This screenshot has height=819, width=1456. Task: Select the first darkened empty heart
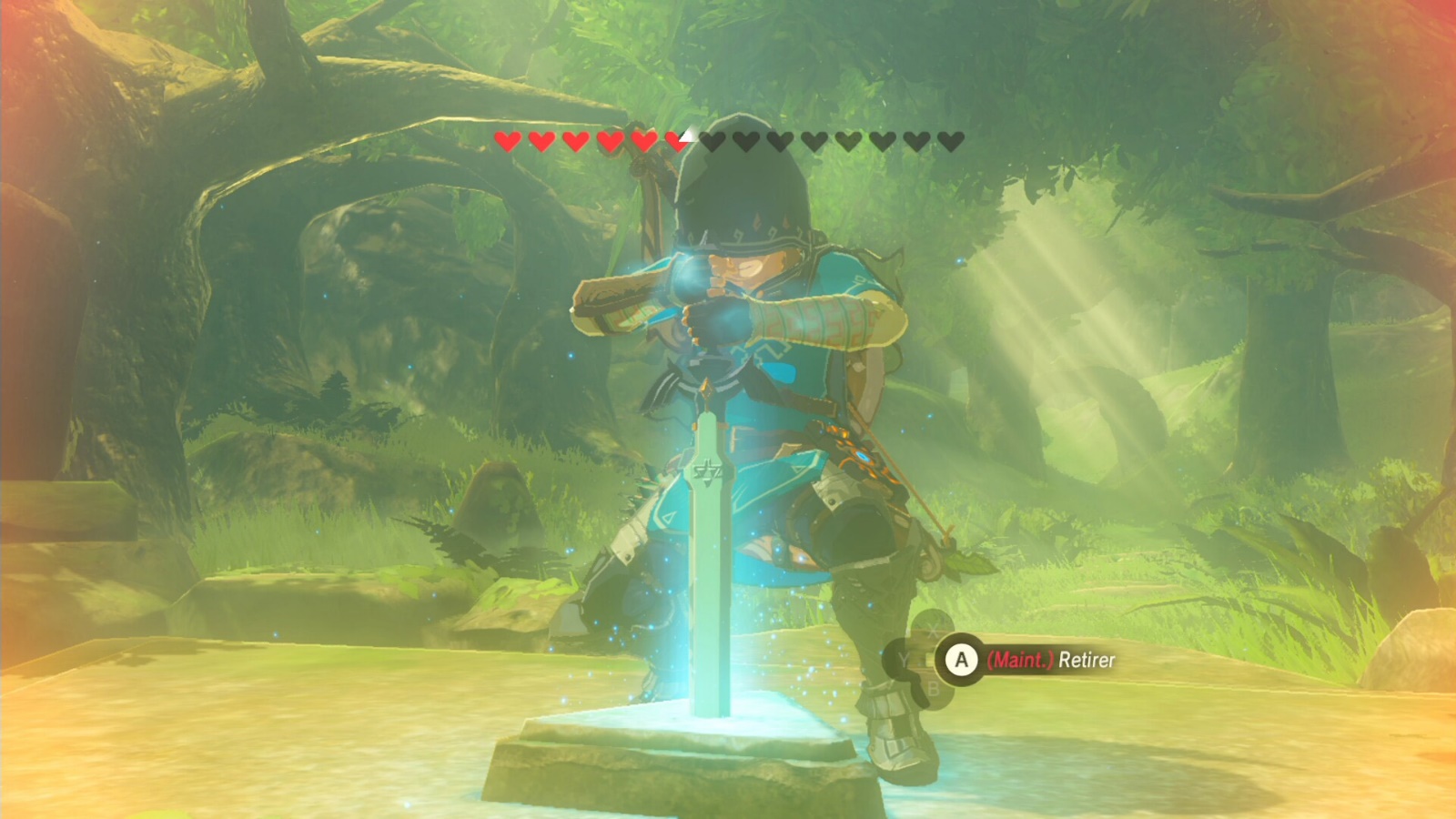(712, 142)
